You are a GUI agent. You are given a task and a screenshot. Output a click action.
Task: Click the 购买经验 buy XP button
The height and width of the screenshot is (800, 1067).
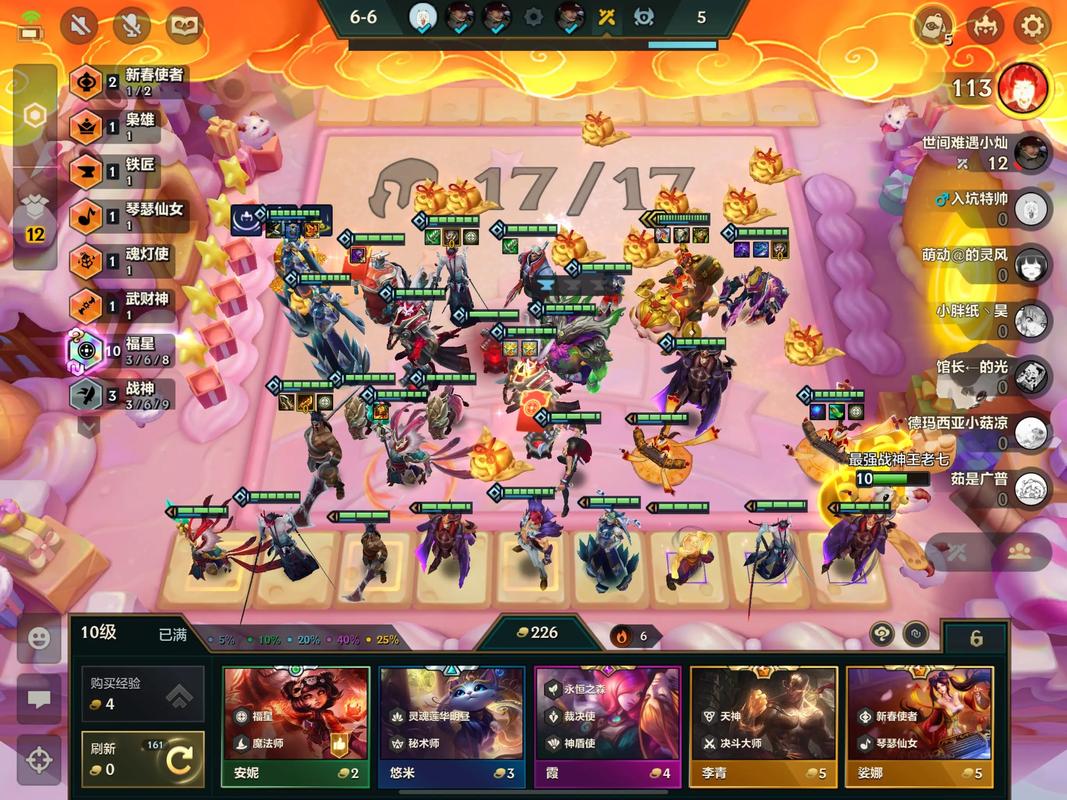click(x=143, y=694)
